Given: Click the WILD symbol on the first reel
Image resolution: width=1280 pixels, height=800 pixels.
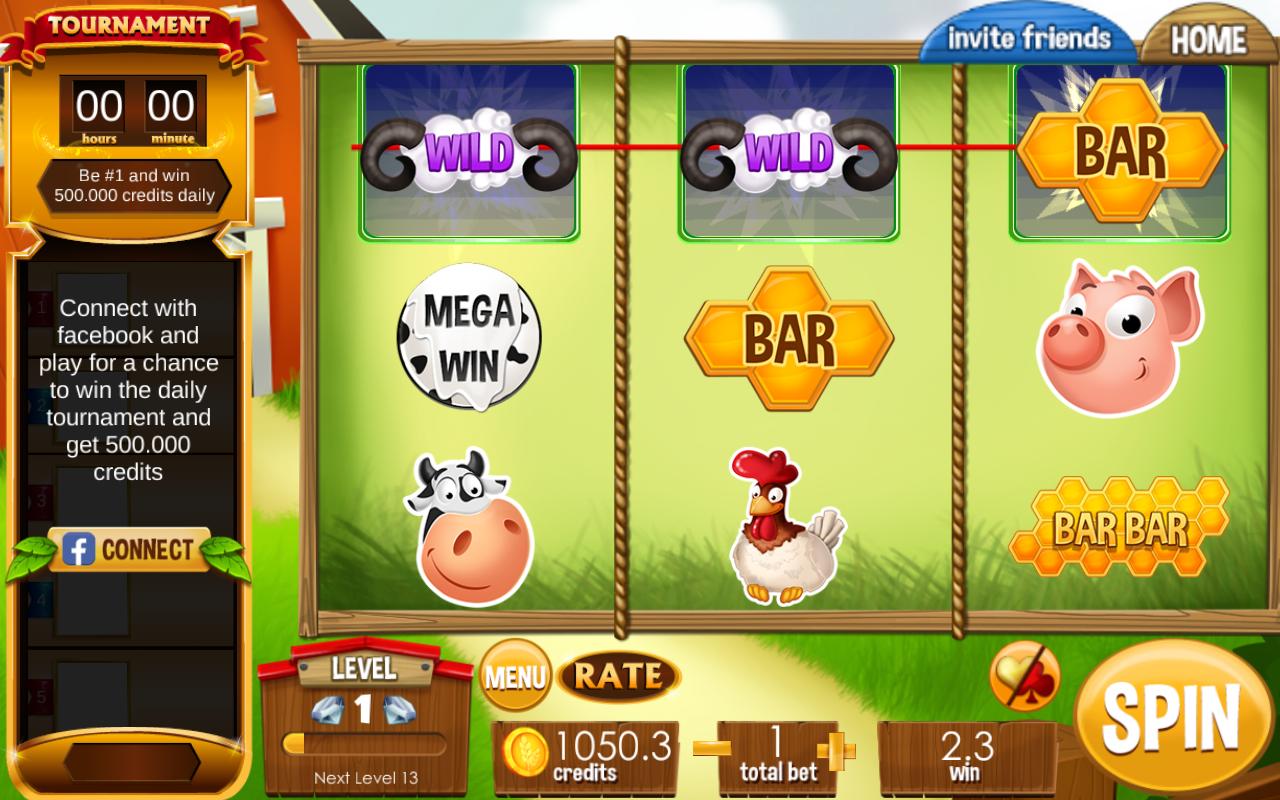Looking at the screenshot, I should [470, 150].
